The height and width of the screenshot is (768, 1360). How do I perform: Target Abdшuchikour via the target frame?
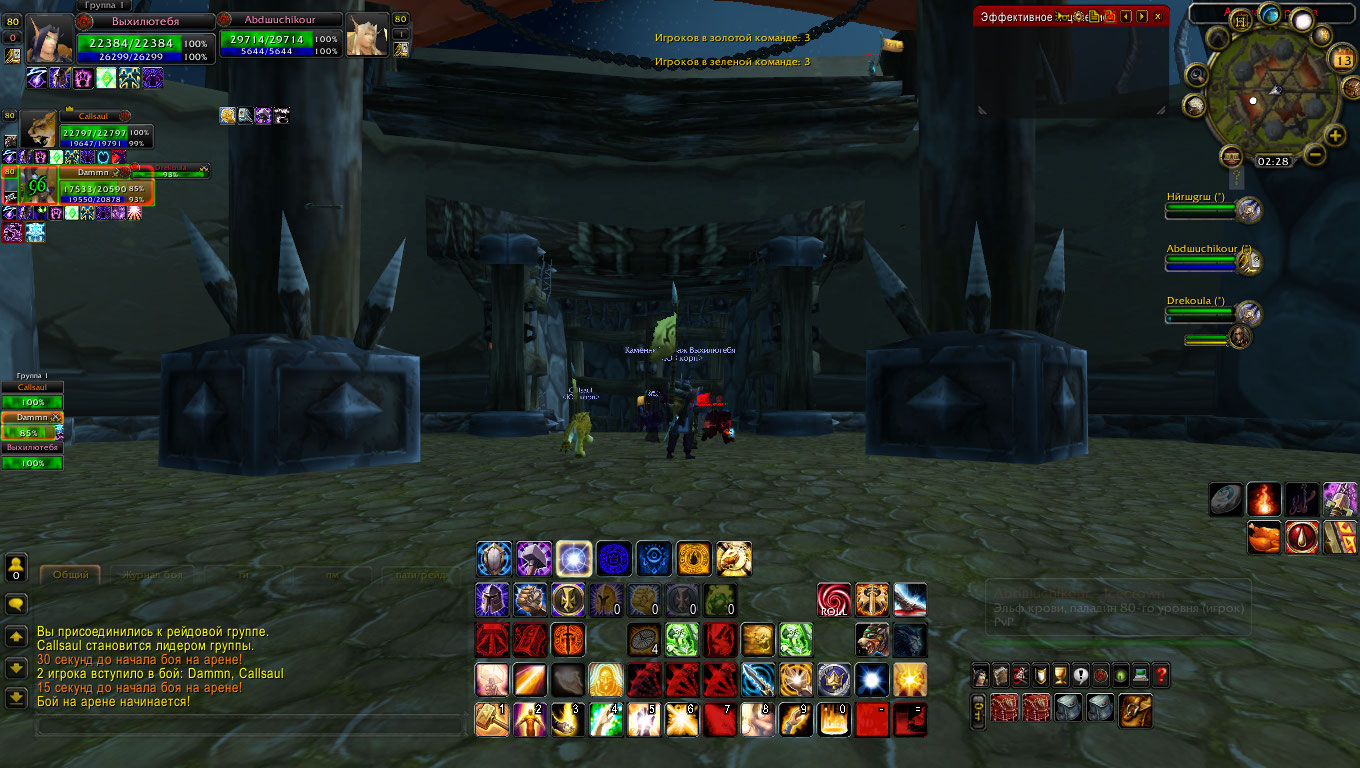tap(280, 38)
